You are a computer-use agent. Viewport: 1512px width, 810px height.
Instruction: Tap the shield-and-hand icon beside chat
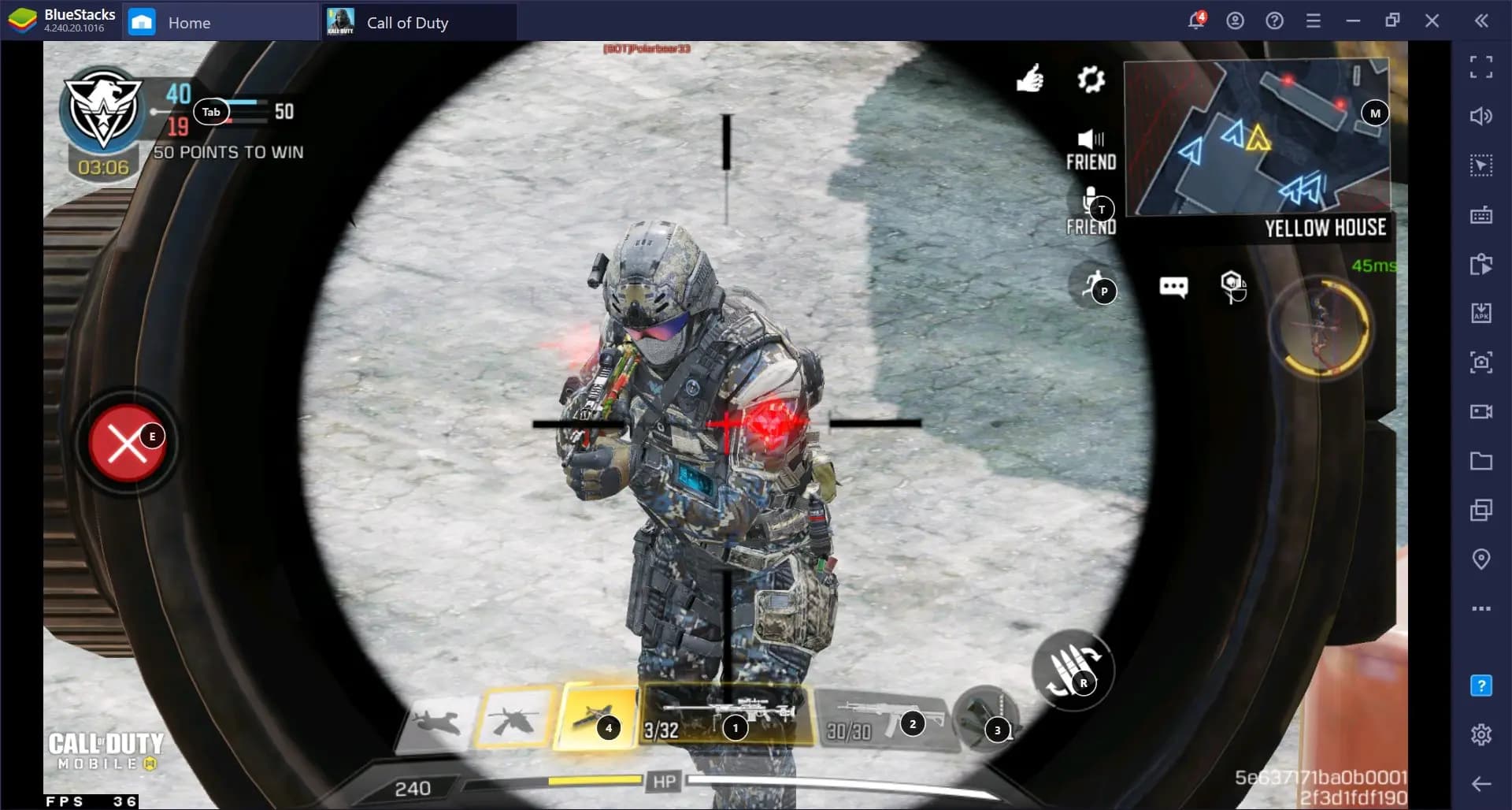point(1232,286)
